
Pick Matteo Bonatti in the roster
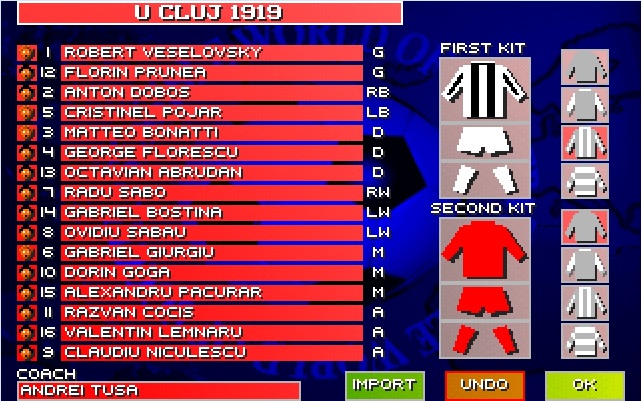(x=211, y=132)
